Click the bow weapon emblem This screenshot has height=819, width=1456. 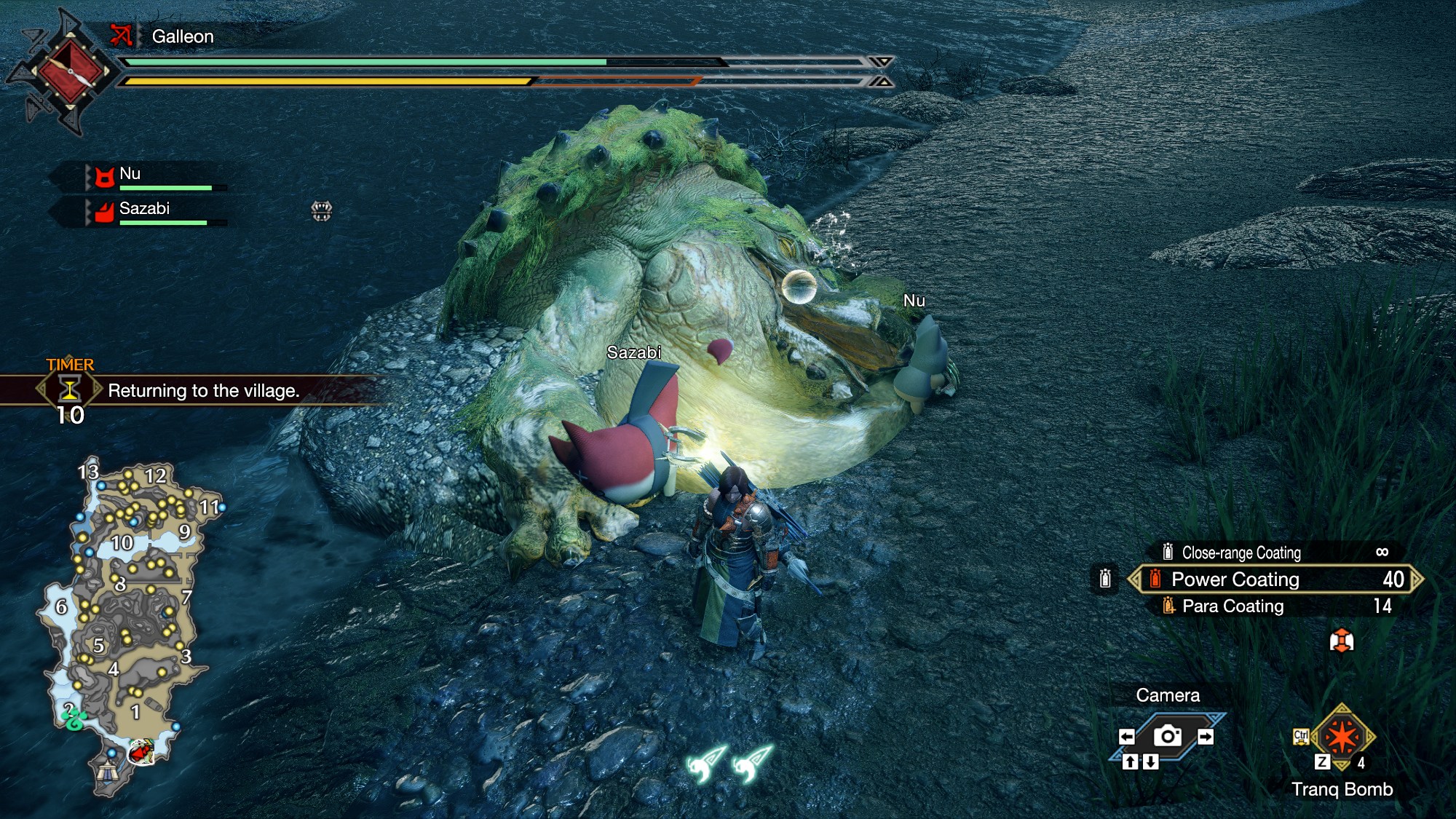coord(70,71)
